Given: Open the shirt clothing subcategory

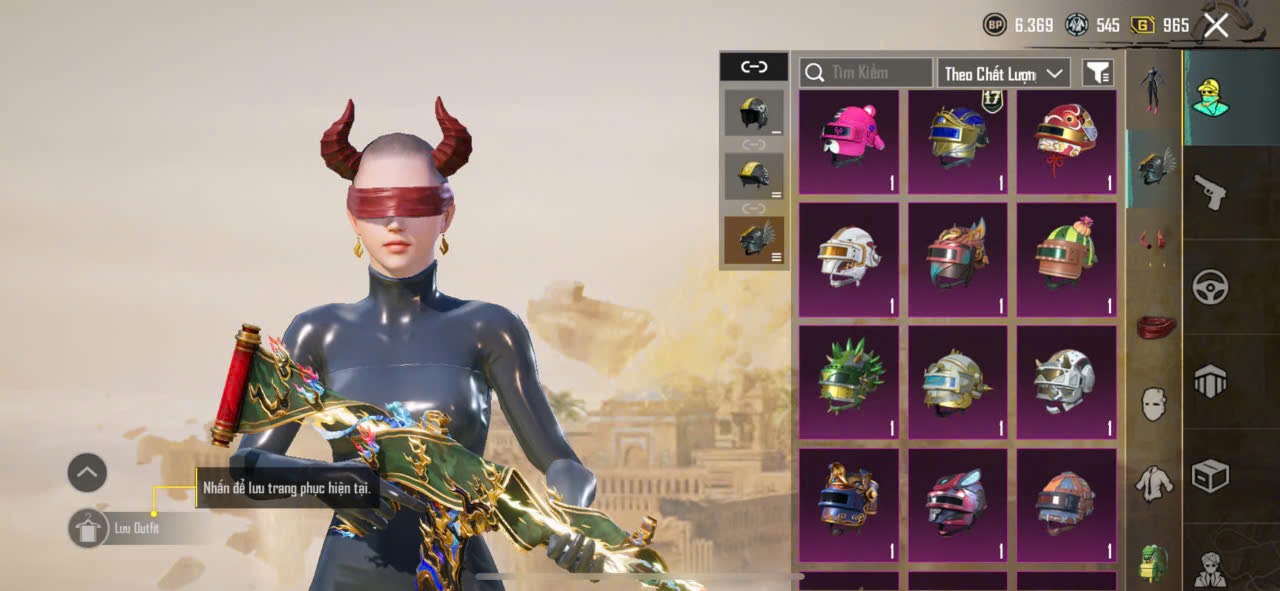Looking at the screenshot, I should (1154, 484).
